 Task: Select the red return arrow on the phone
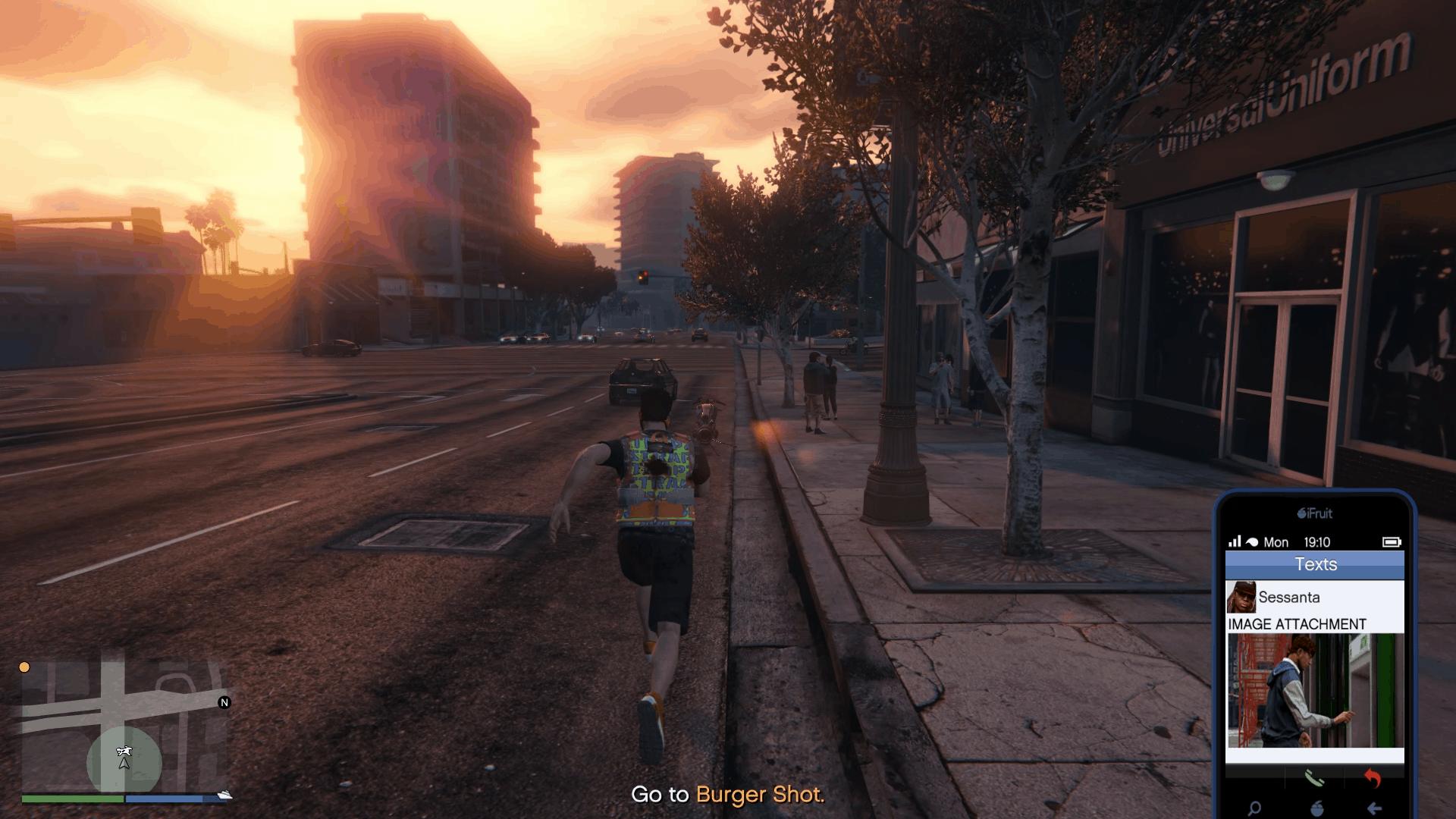[1373, 778]
